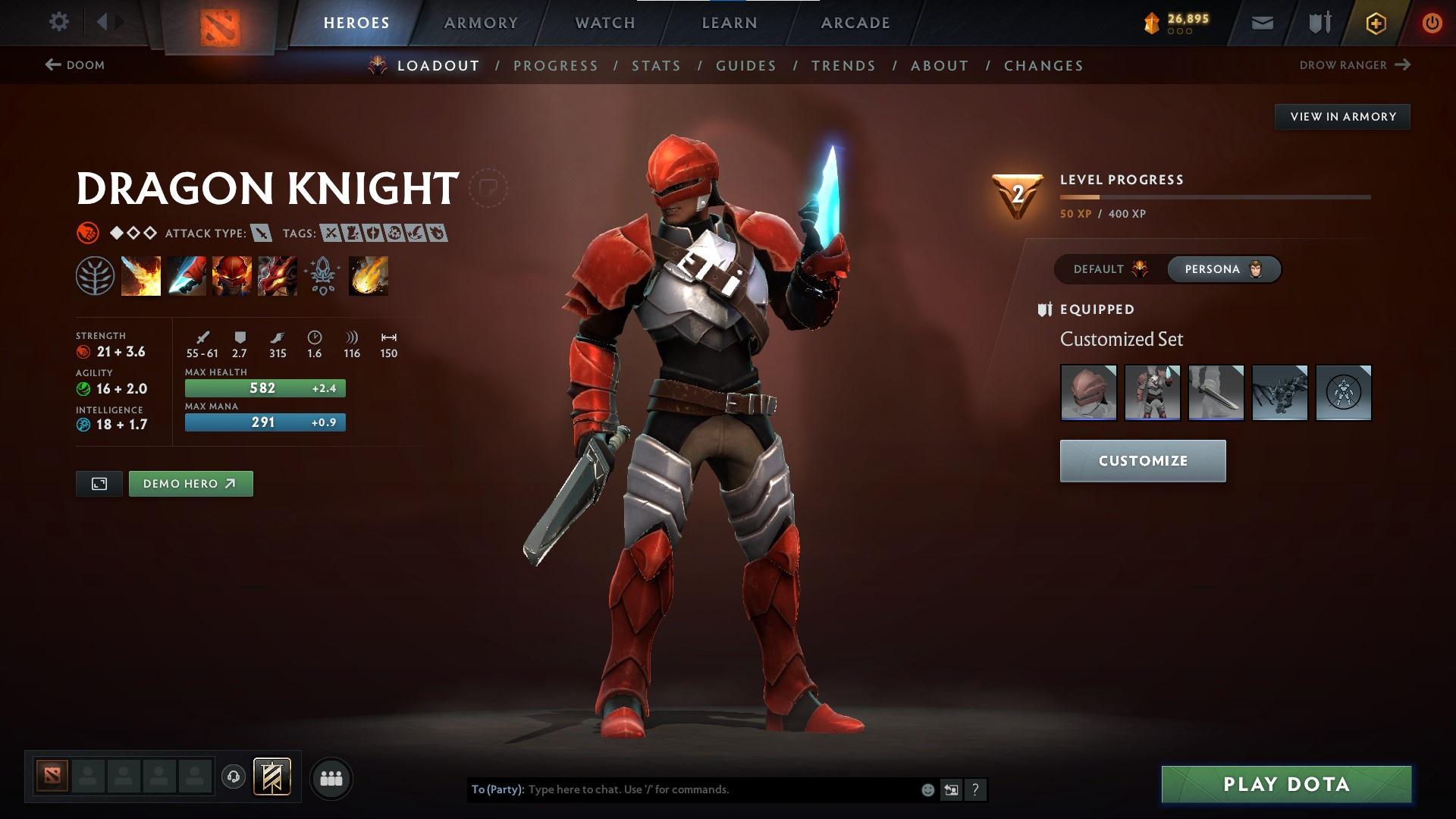Open the ARCADE menu
Viewport: 1456px width, 819px height.
point(855,22)
